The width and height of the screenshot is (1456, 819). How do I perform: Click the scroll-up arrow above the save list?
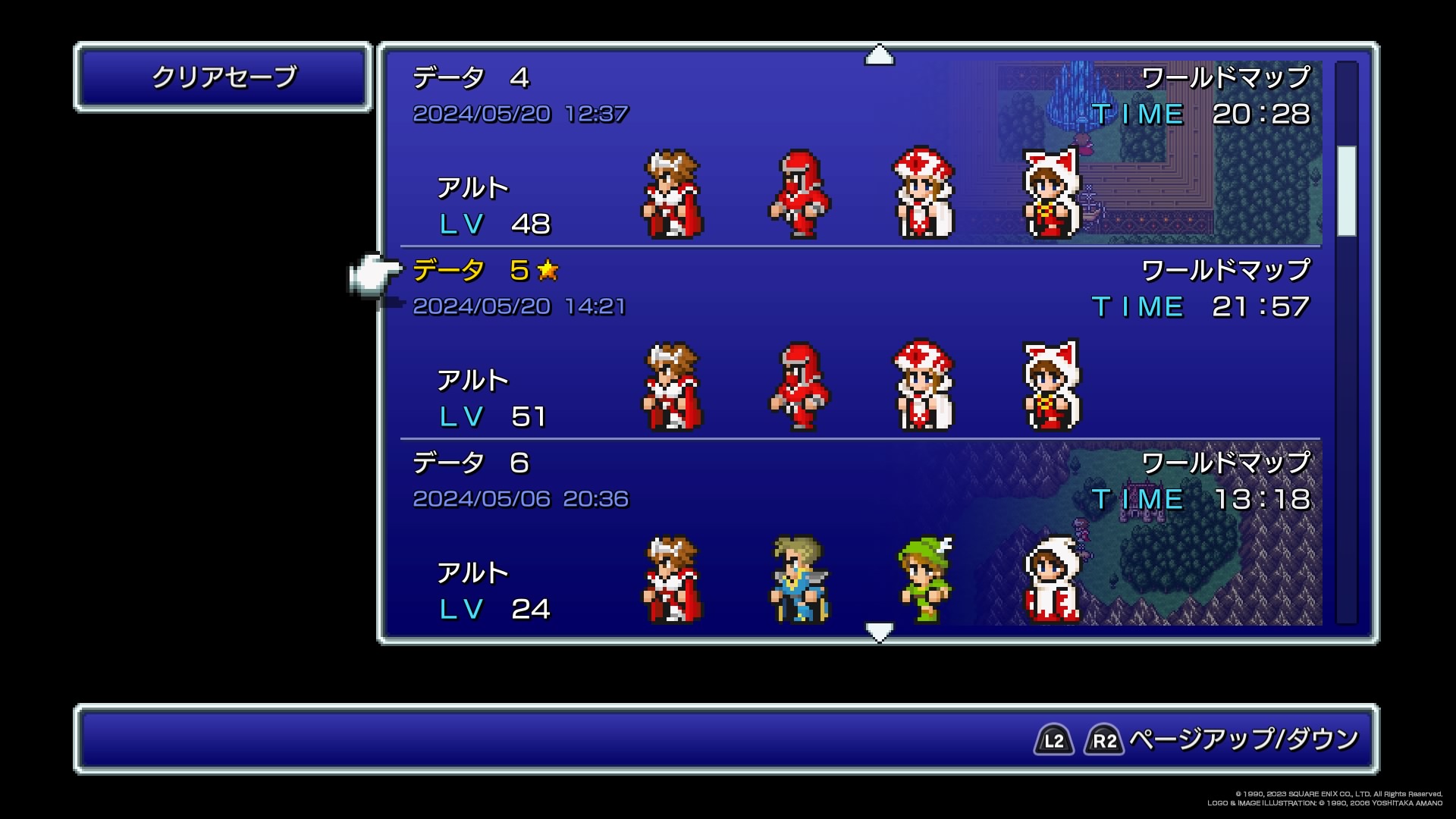(879, 55)
